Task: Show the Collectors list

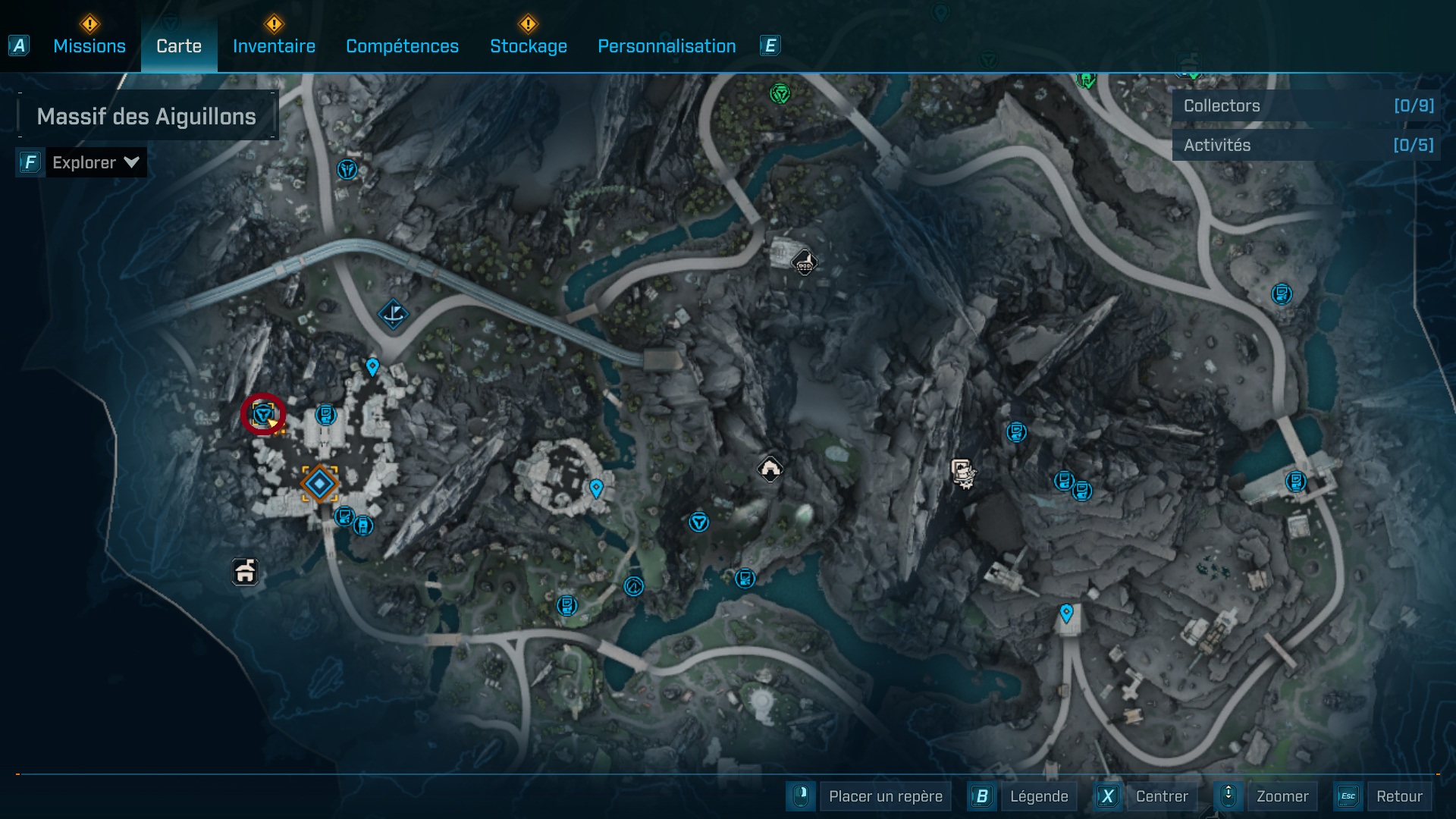Action: 1306,106
